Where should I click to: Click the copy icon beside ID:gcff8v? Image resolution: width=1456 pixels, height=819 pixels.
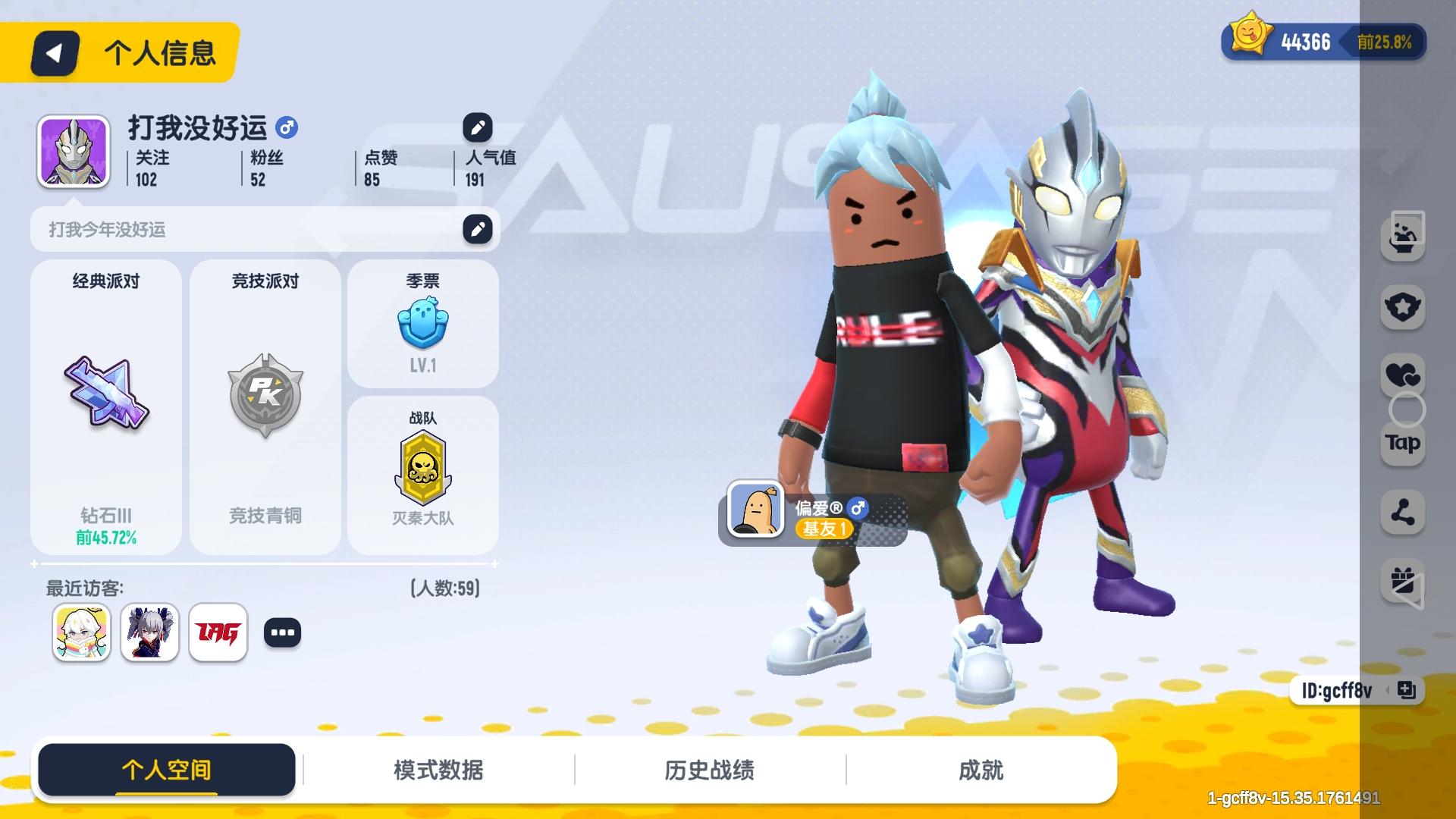1408,691
